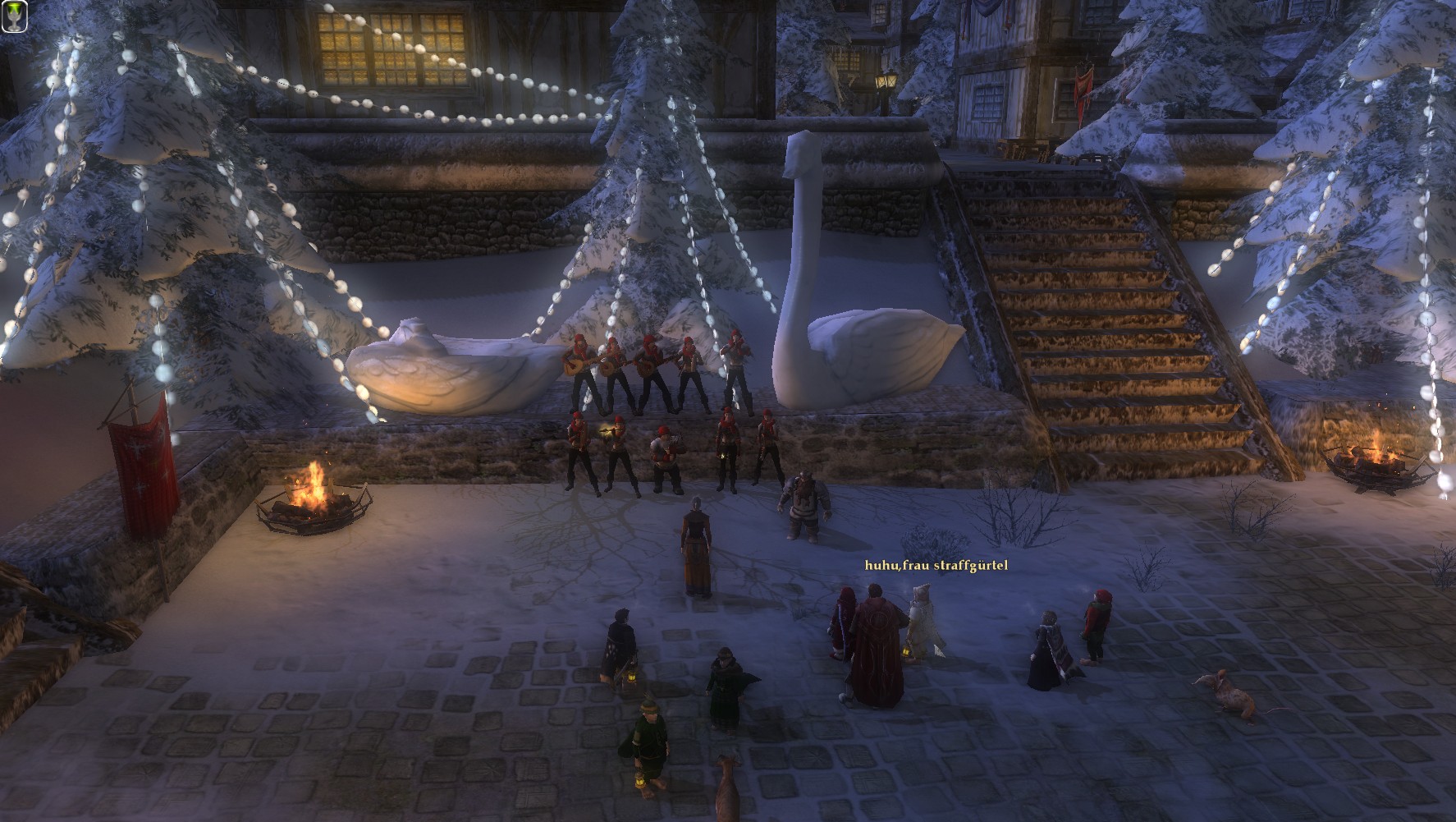Click the green goblet buff icon
The image size is (1456, 822).
tap(14, 16)
